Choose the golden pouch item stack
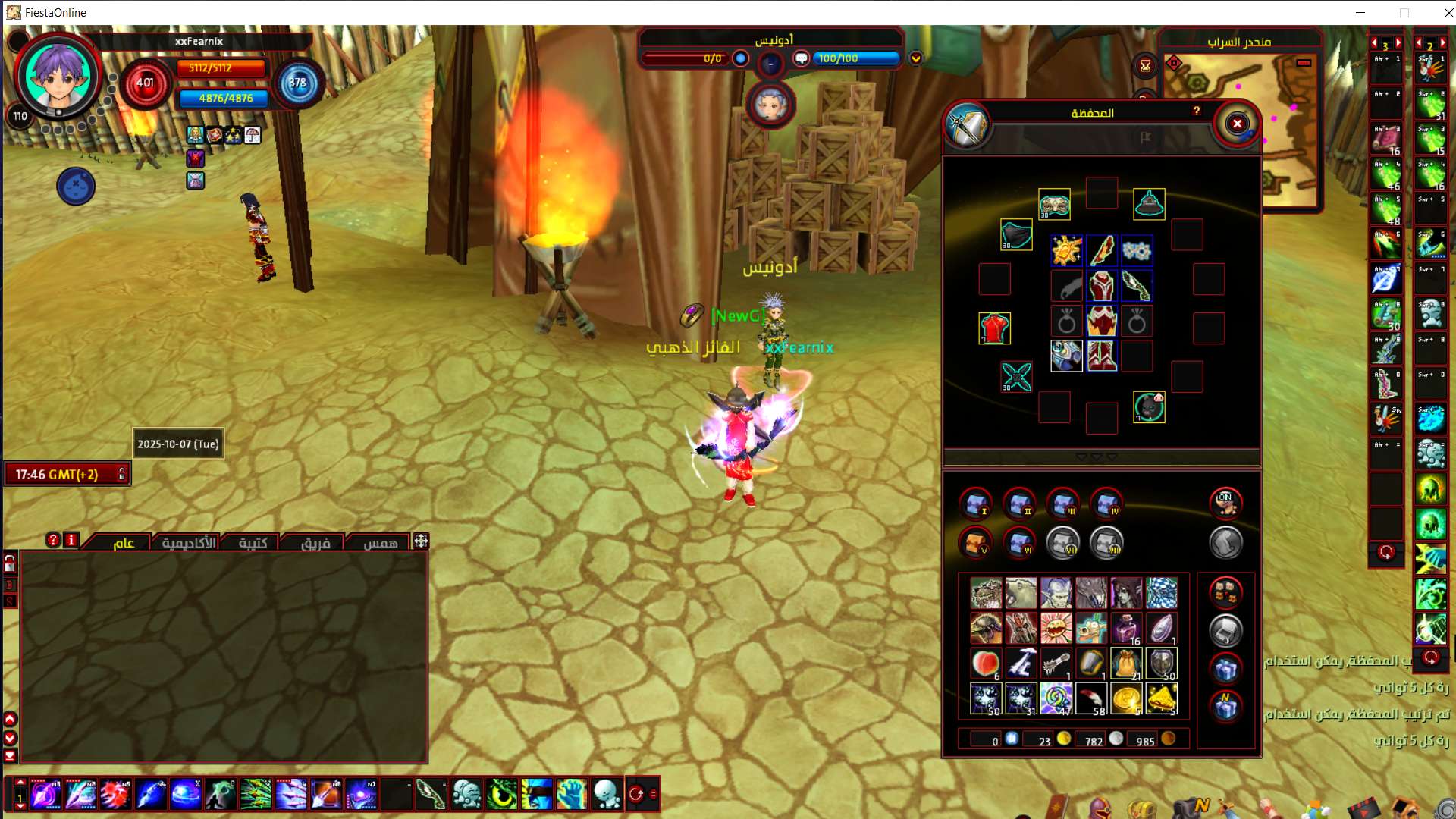The image size is (1456, 819). pos(1126,664)
